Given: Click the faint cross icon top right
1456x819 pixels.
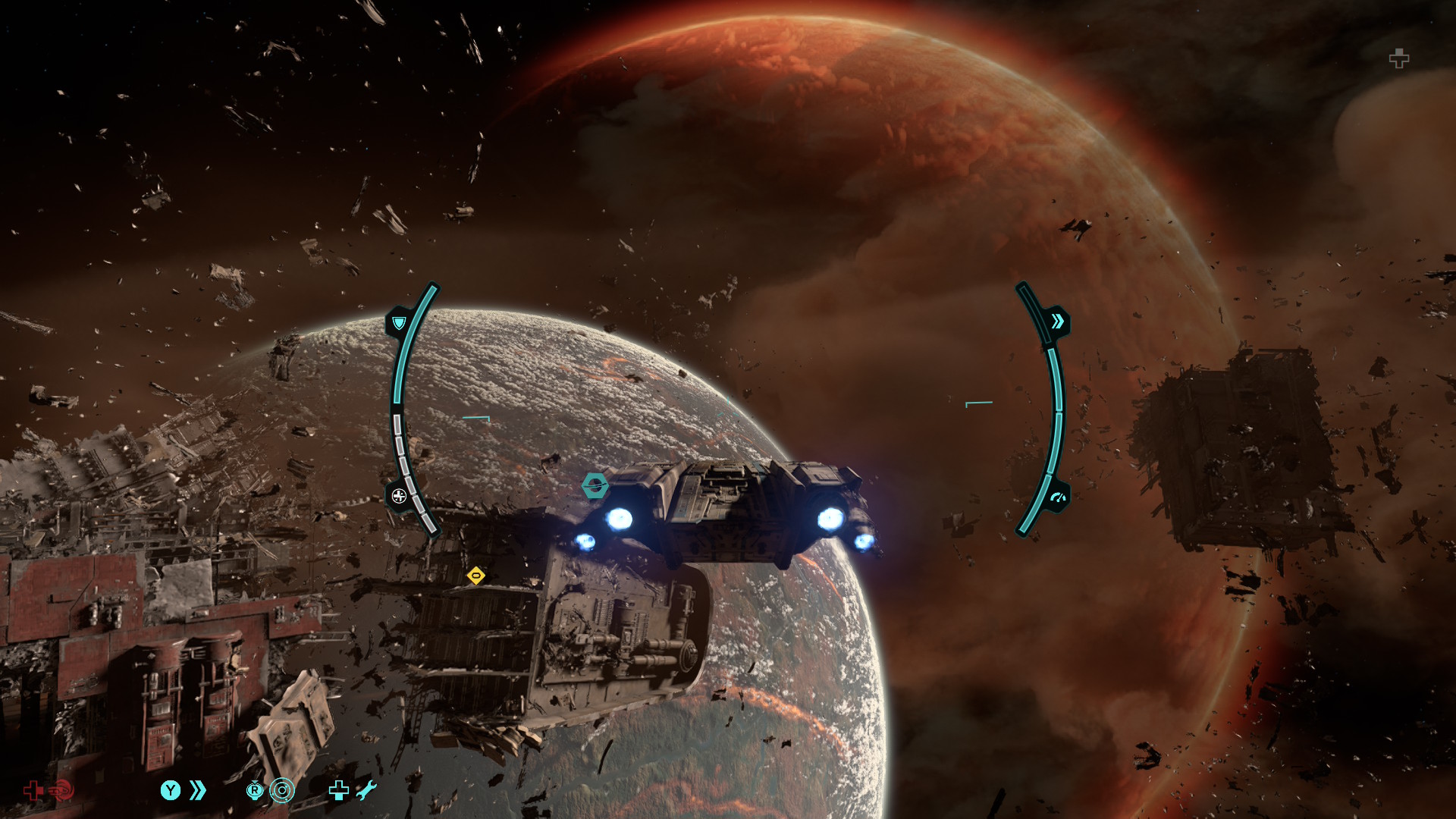Looking at the screenshot, I should (1399, 58).
